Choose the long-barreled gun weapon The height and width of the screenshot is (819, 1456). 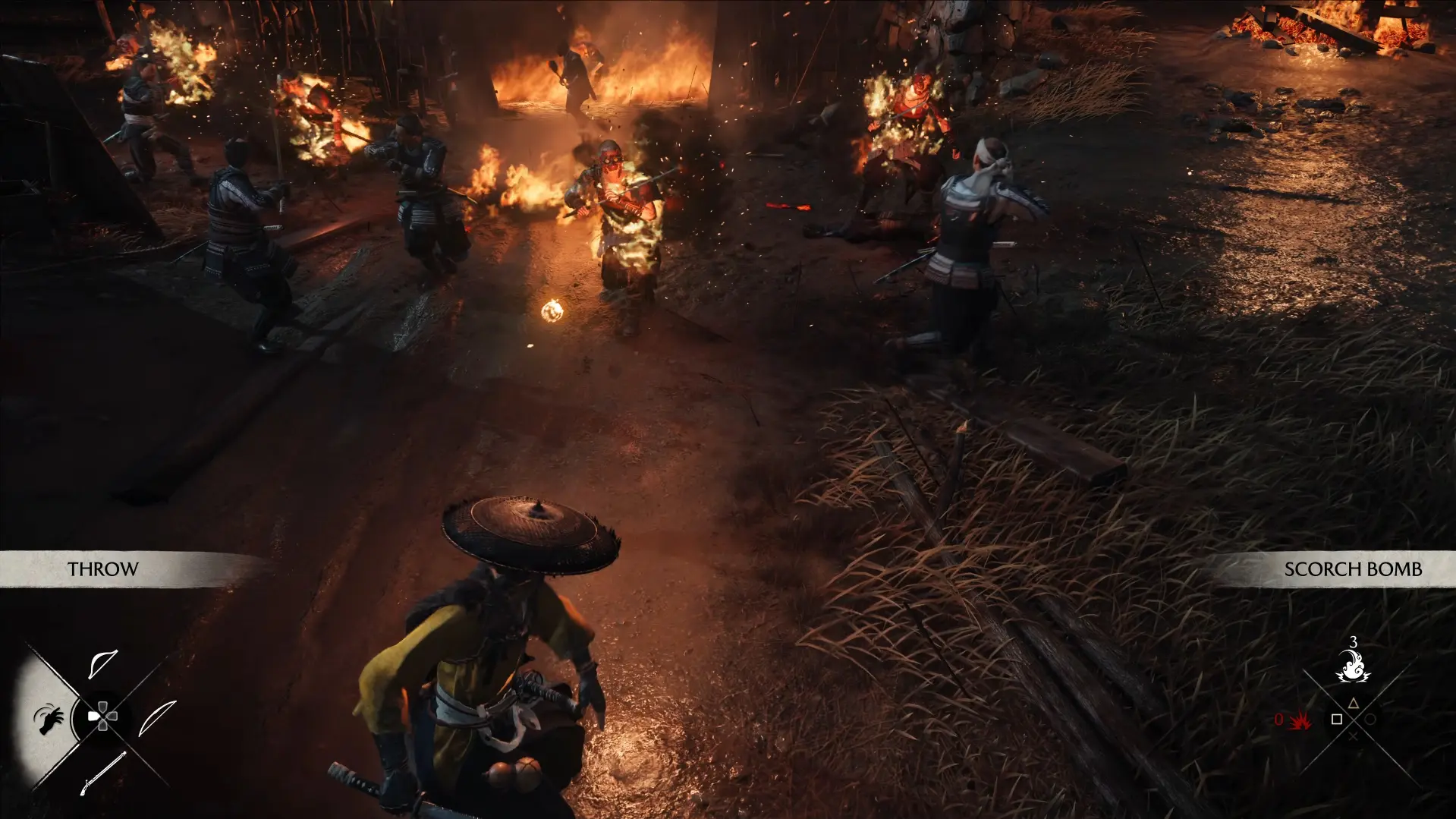[102, 773]
